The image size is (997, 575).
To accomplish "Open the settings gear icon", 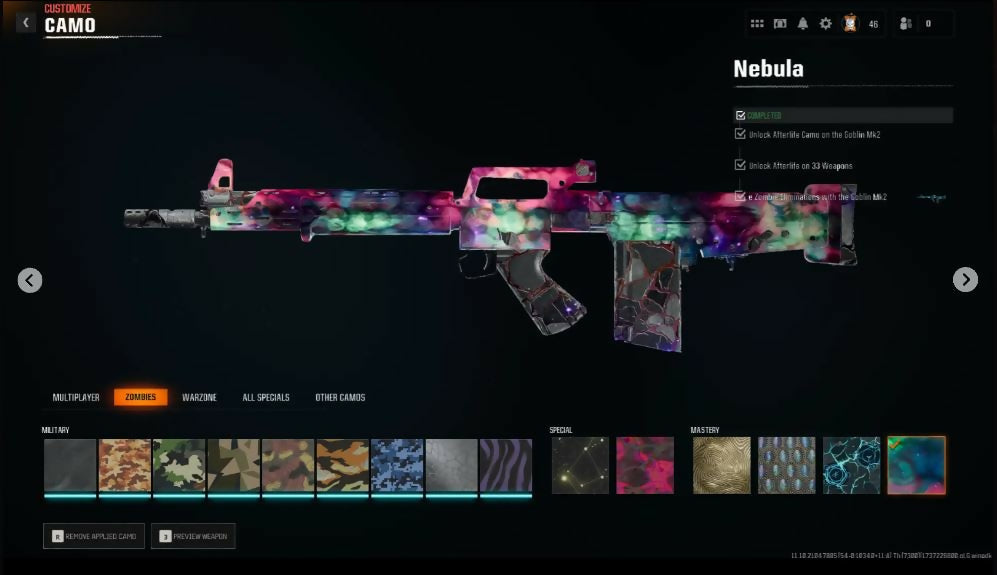I will pyautogui.click(x=825, y=24).
